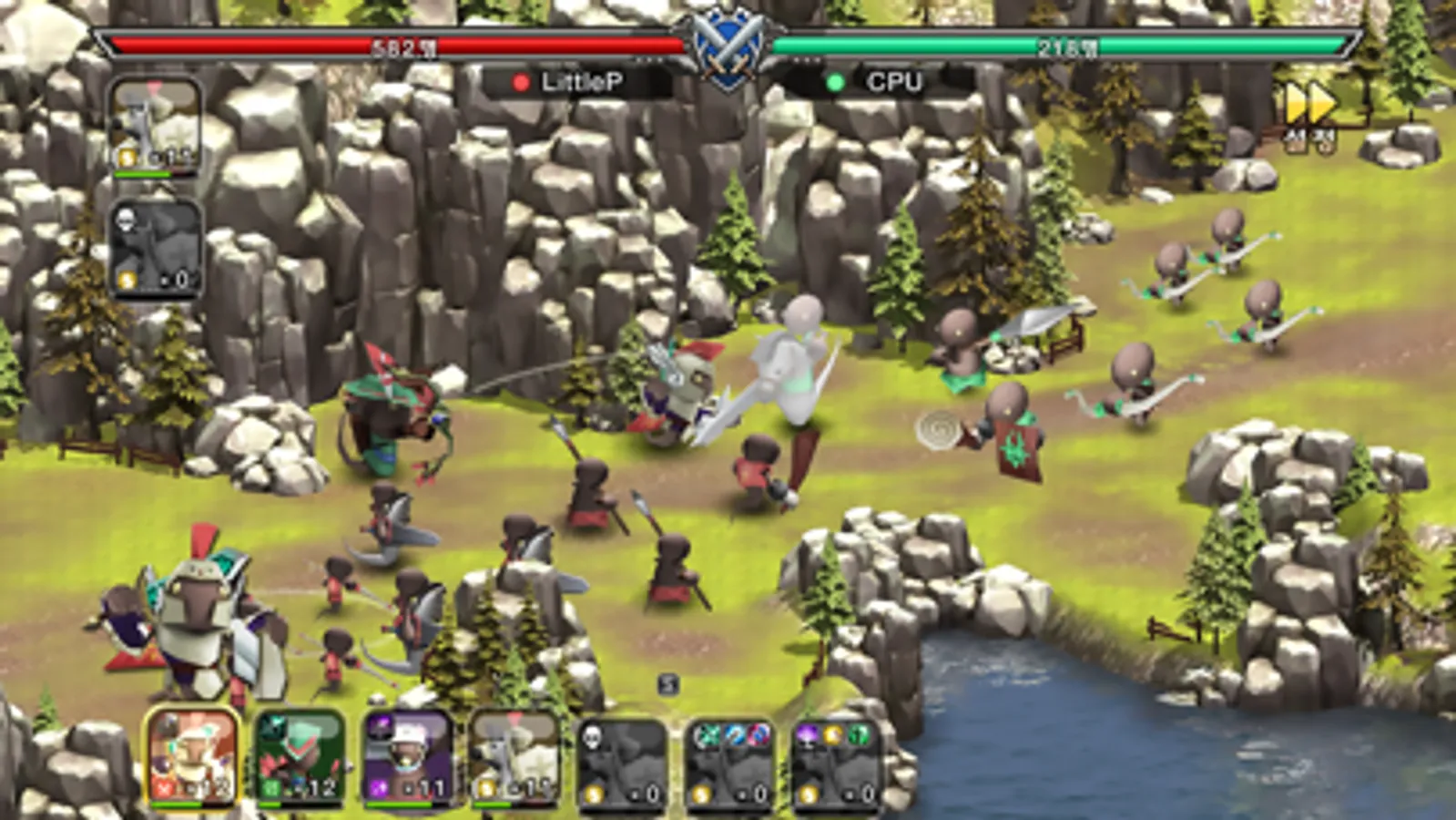This screenshot has width=1456, height=820.
Task: Tap the red status dot beside LittleP
Action: (x=520, y=82)
